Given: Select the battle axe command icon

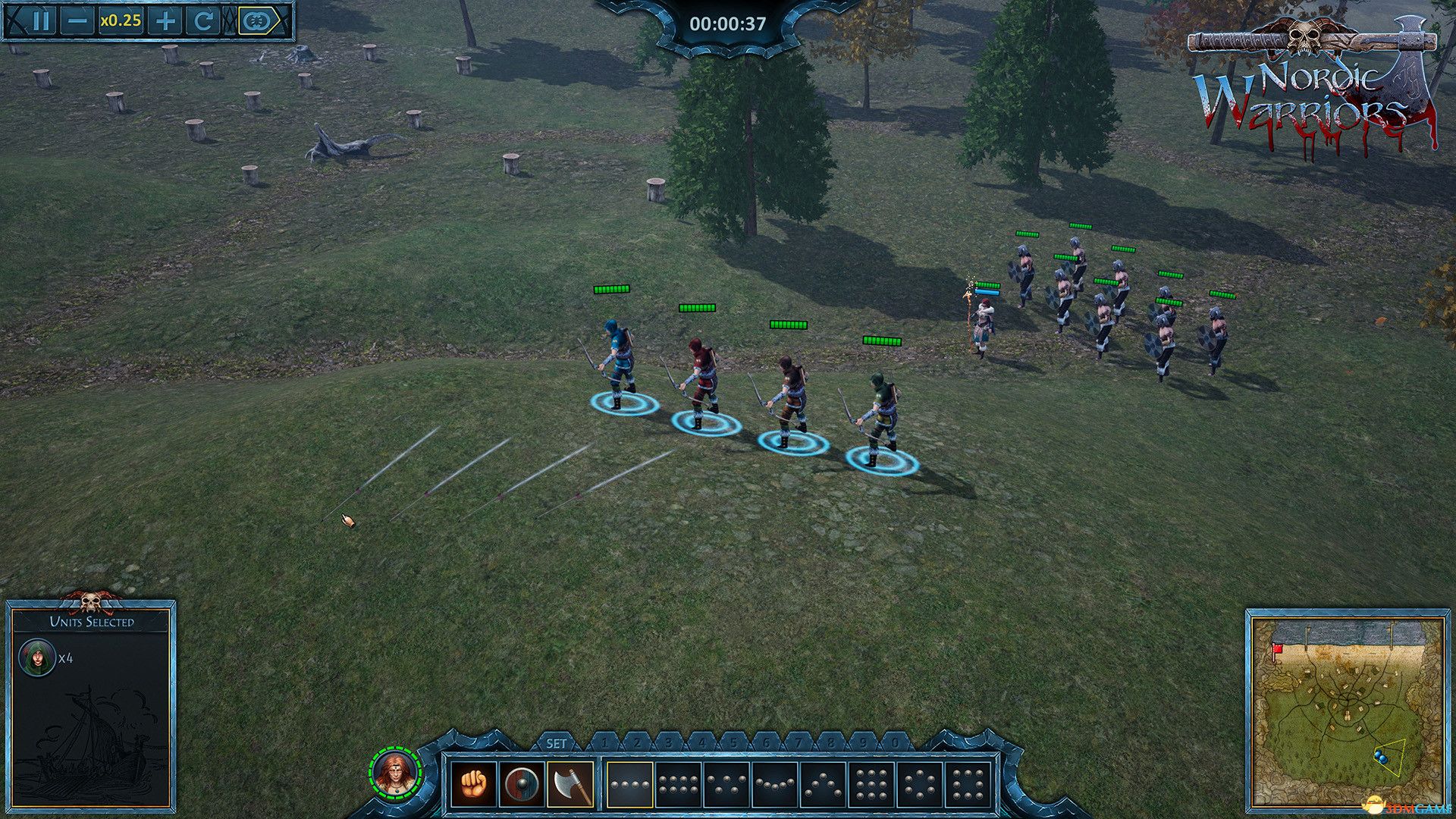Looking at the screenshot, I should point(571,785).
